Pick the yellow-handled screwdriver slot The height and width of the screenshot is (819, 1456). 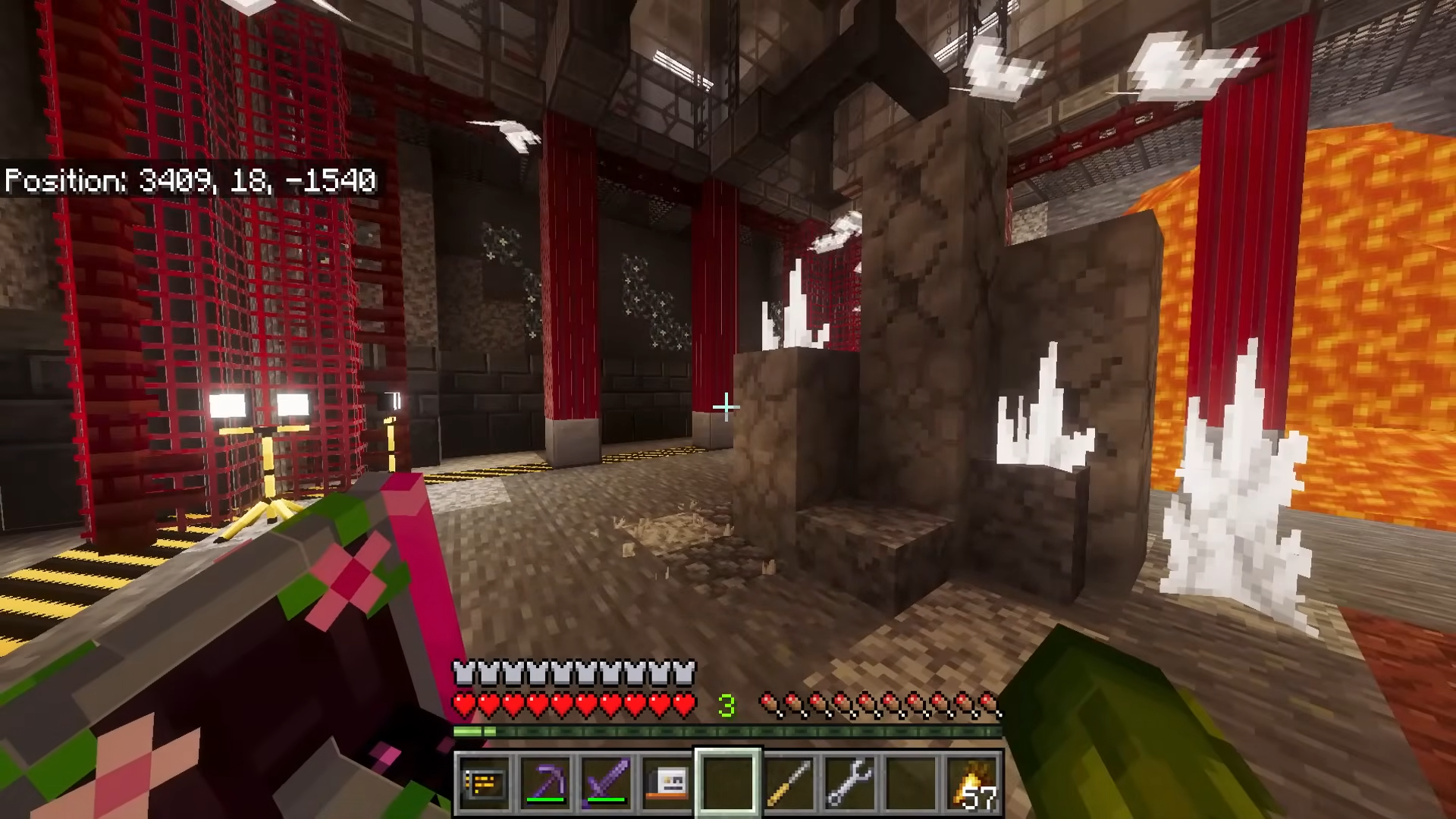click(x=789, y=783)
